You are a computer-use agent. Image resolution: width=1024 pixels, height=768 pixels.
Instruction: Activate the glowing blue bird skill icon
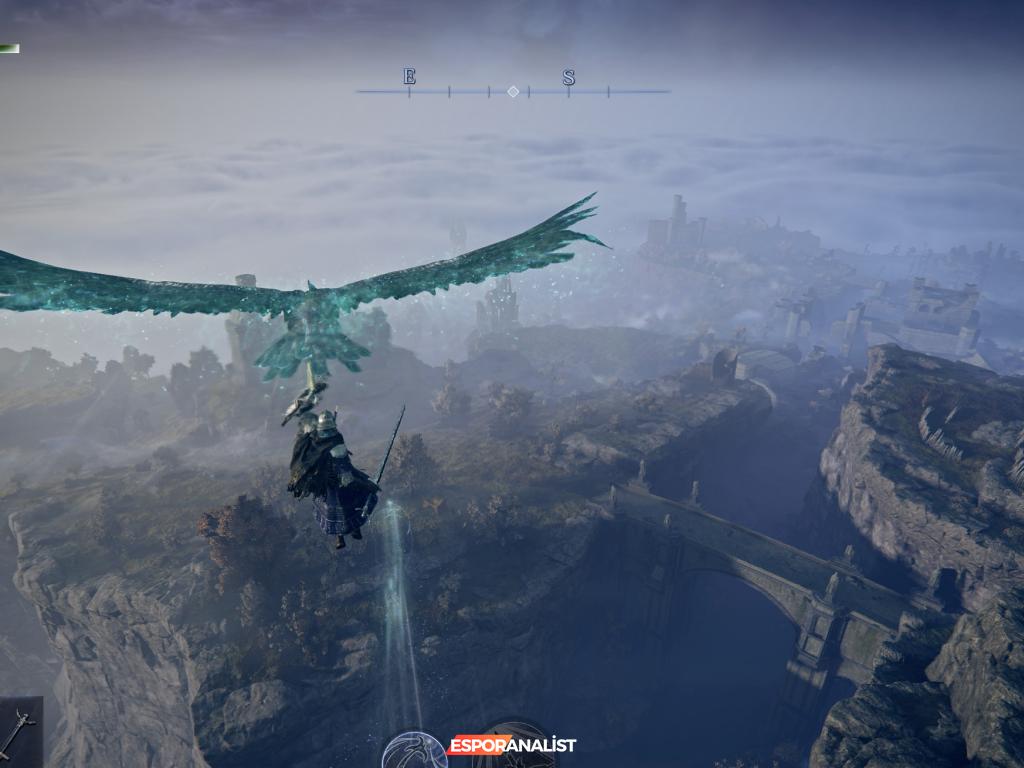coord(414,752)
